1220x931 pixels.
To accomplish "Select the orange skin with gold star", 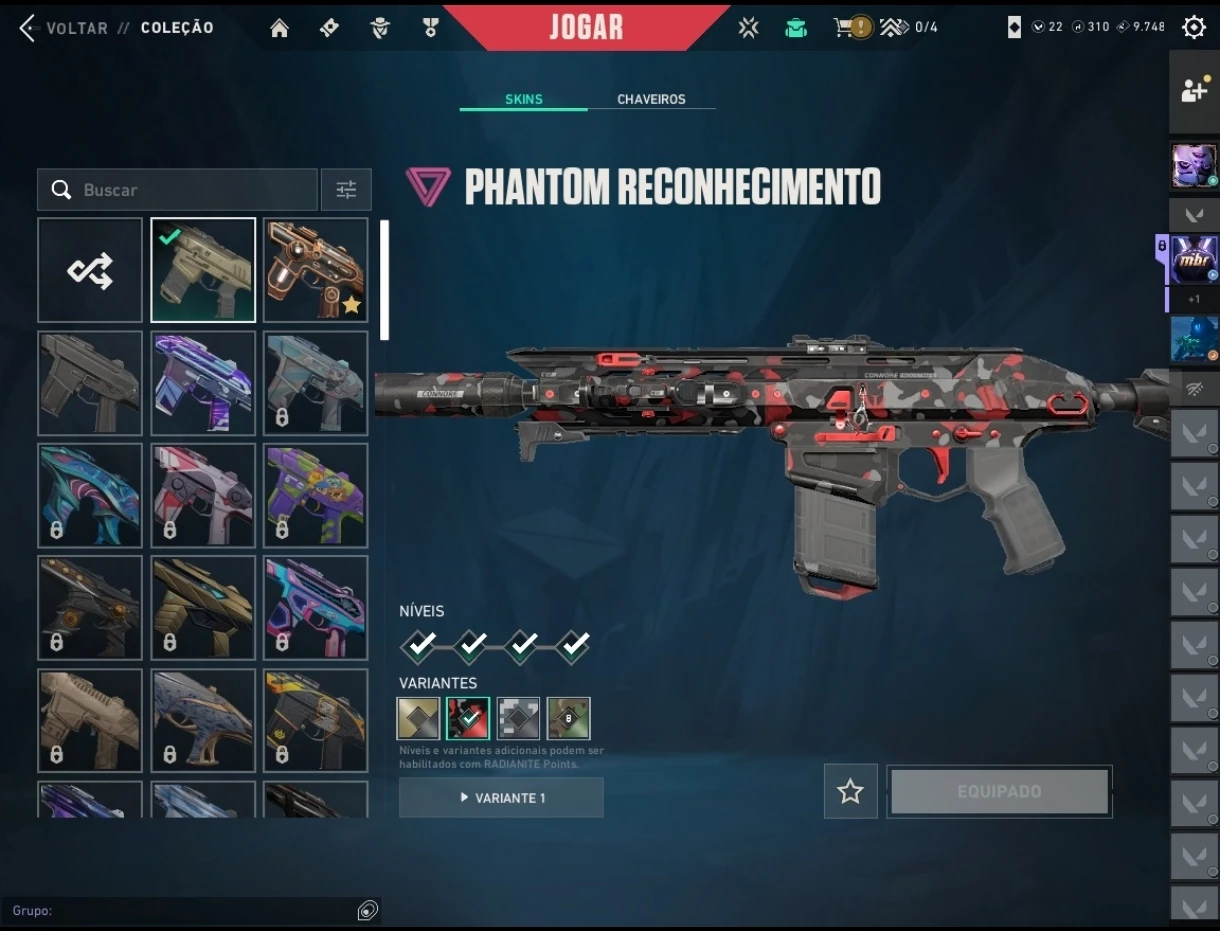I will (x=316, y=271).
